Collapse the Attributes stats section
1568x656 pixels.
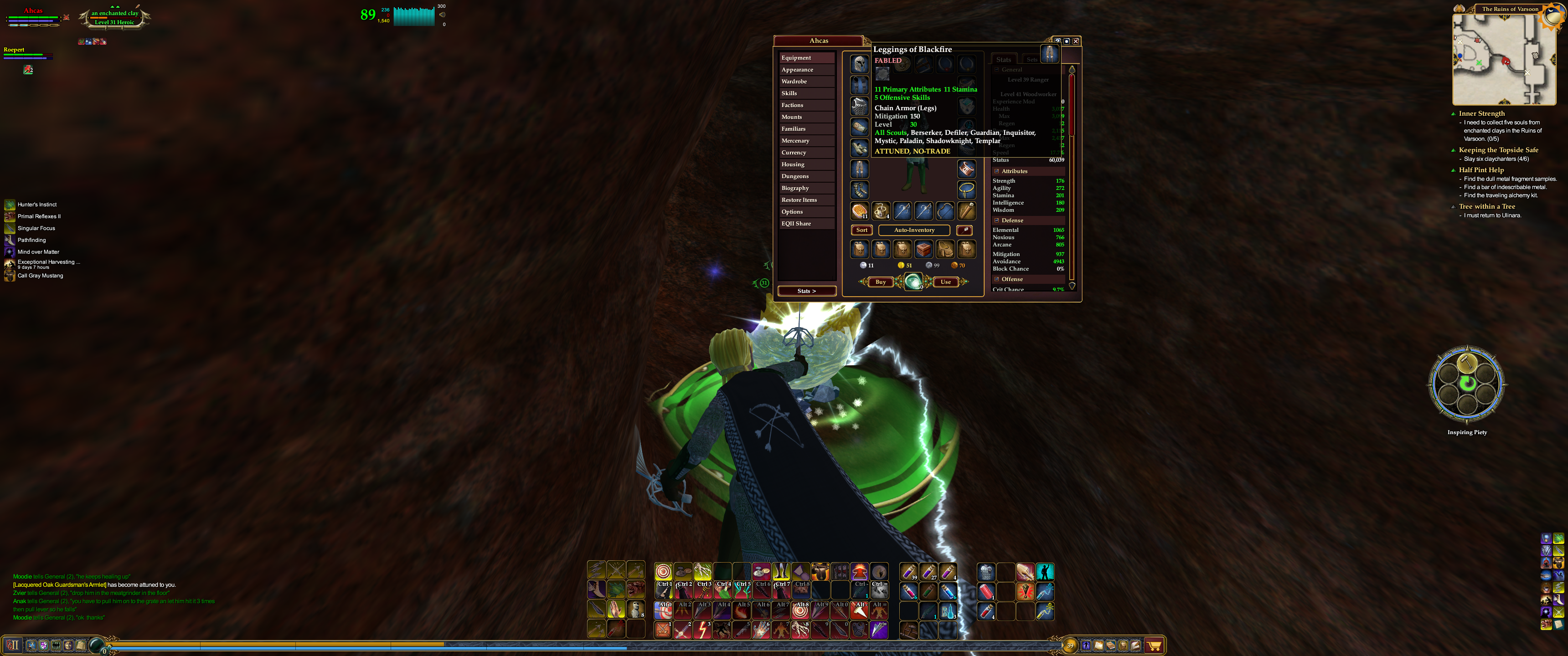[x=996, y=171]
